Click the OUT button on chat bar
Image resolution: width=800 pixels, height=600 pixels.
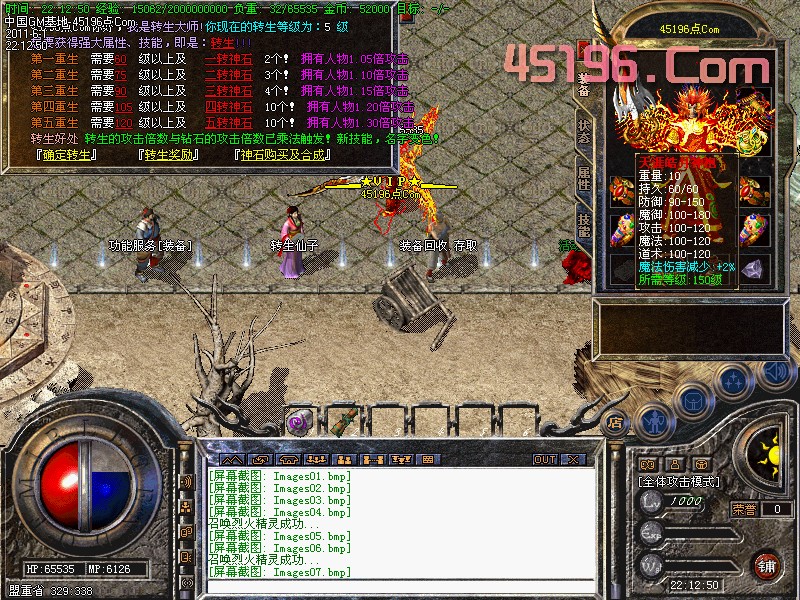pyautogui.click(x=544, y=459)
